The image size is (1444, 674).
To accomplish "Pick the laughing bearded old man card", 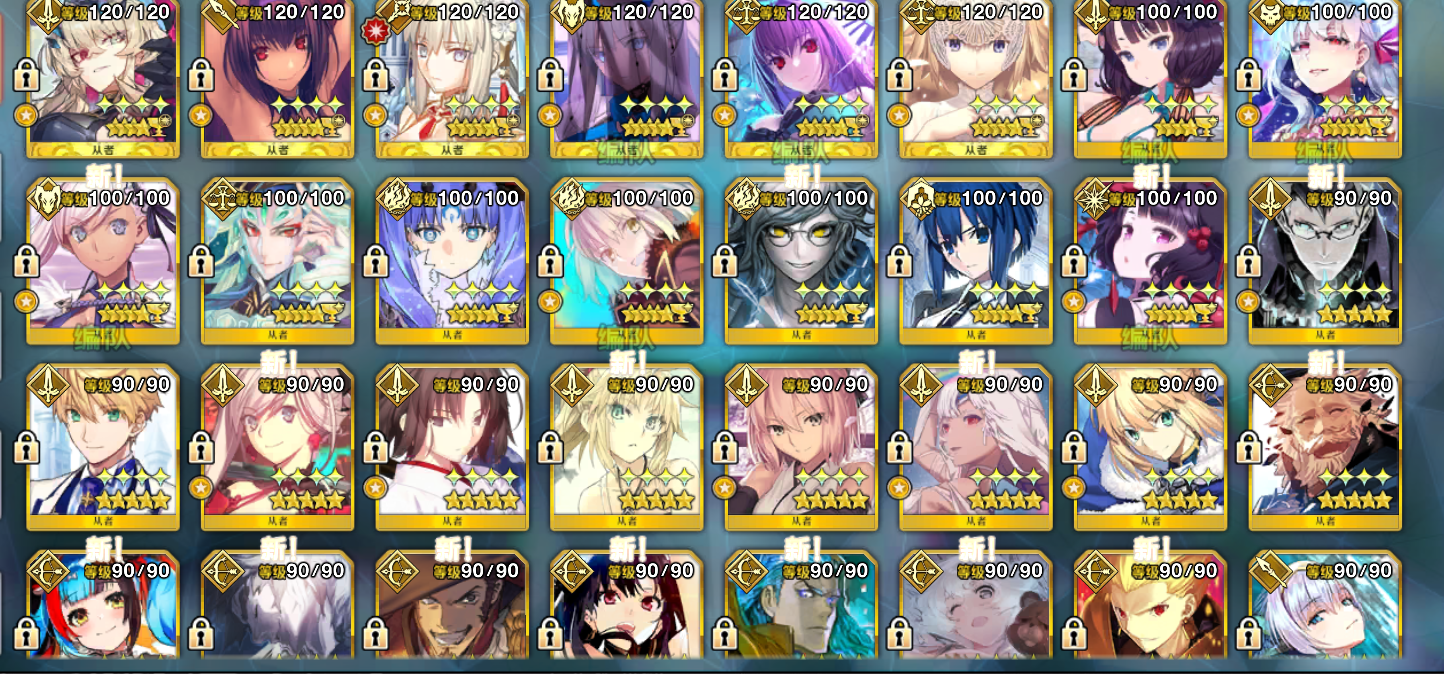I will (1324, 448).
